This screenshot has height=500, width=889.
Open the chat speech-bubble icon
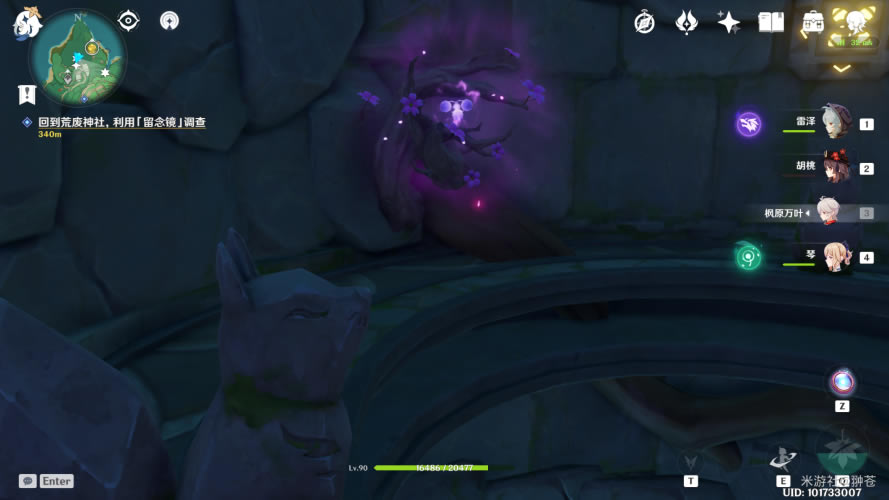[x=28, y=481]
